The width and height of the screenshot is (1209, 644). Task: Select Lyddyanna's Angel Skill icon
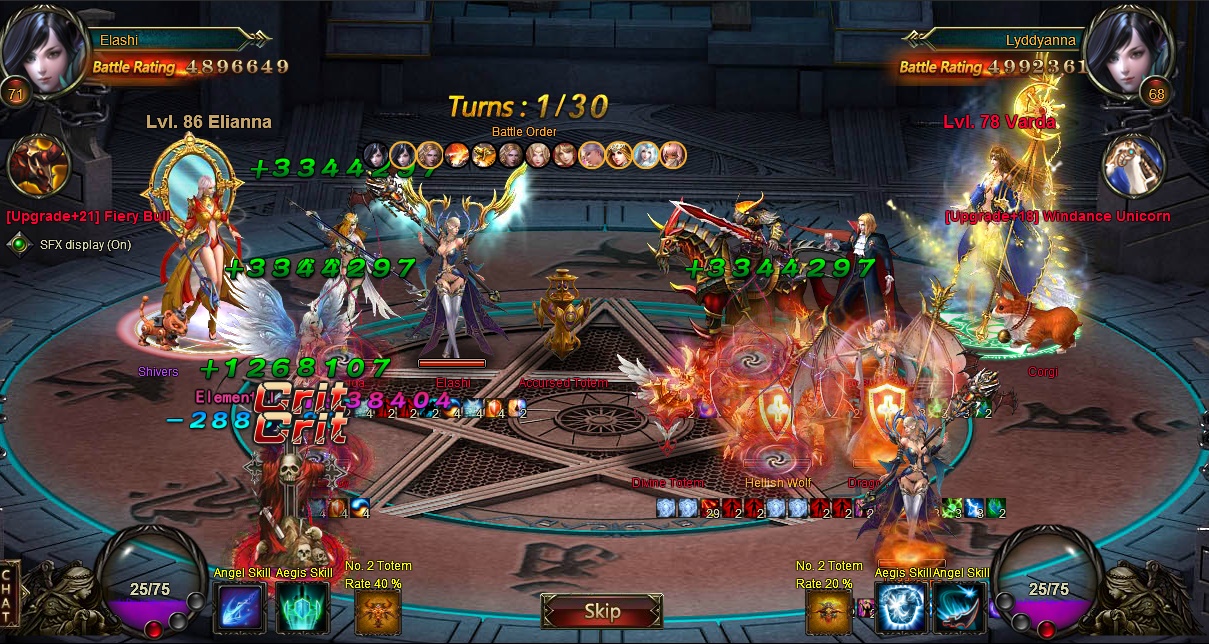960,608
